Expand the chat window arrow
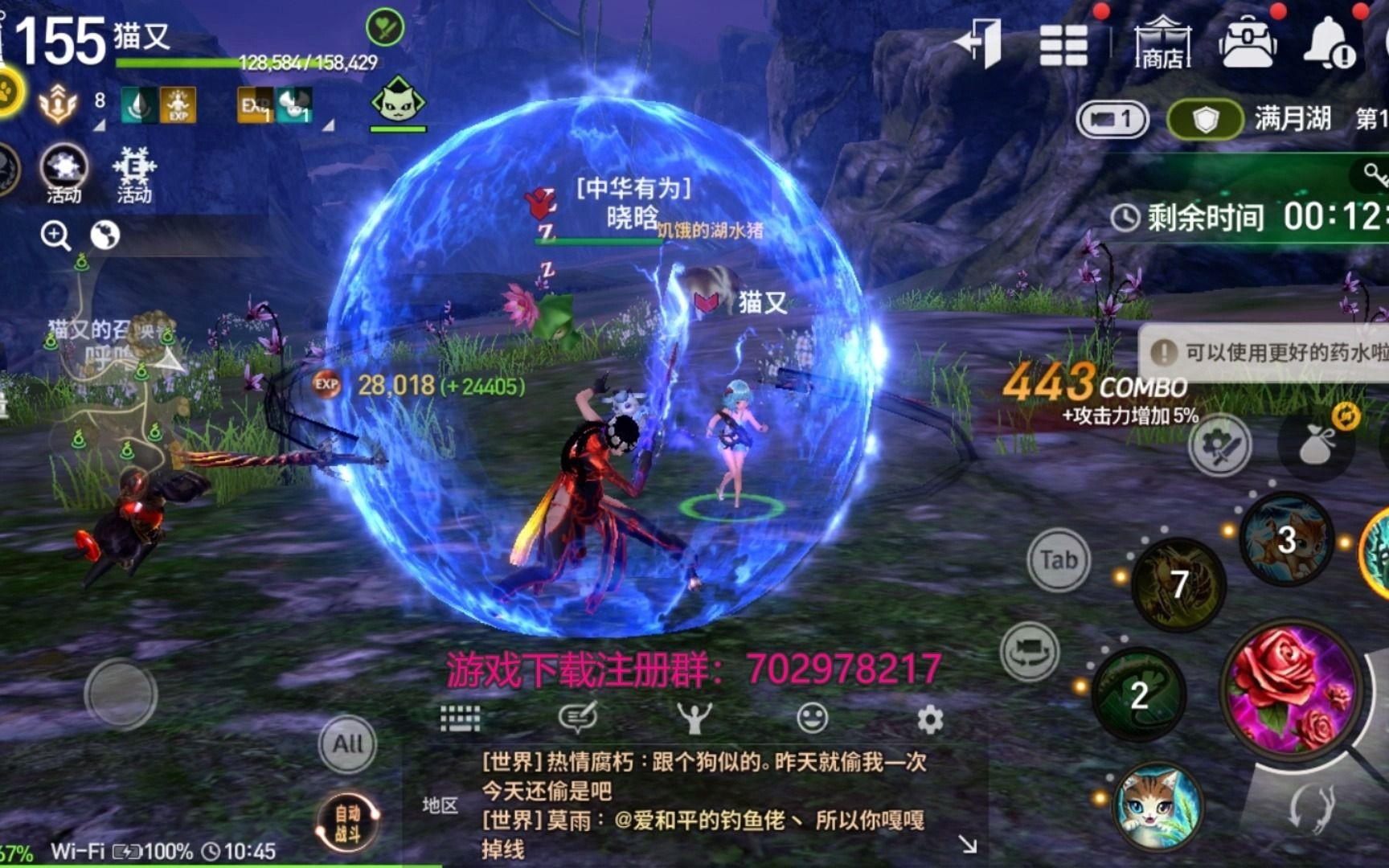 click(968, 844)
